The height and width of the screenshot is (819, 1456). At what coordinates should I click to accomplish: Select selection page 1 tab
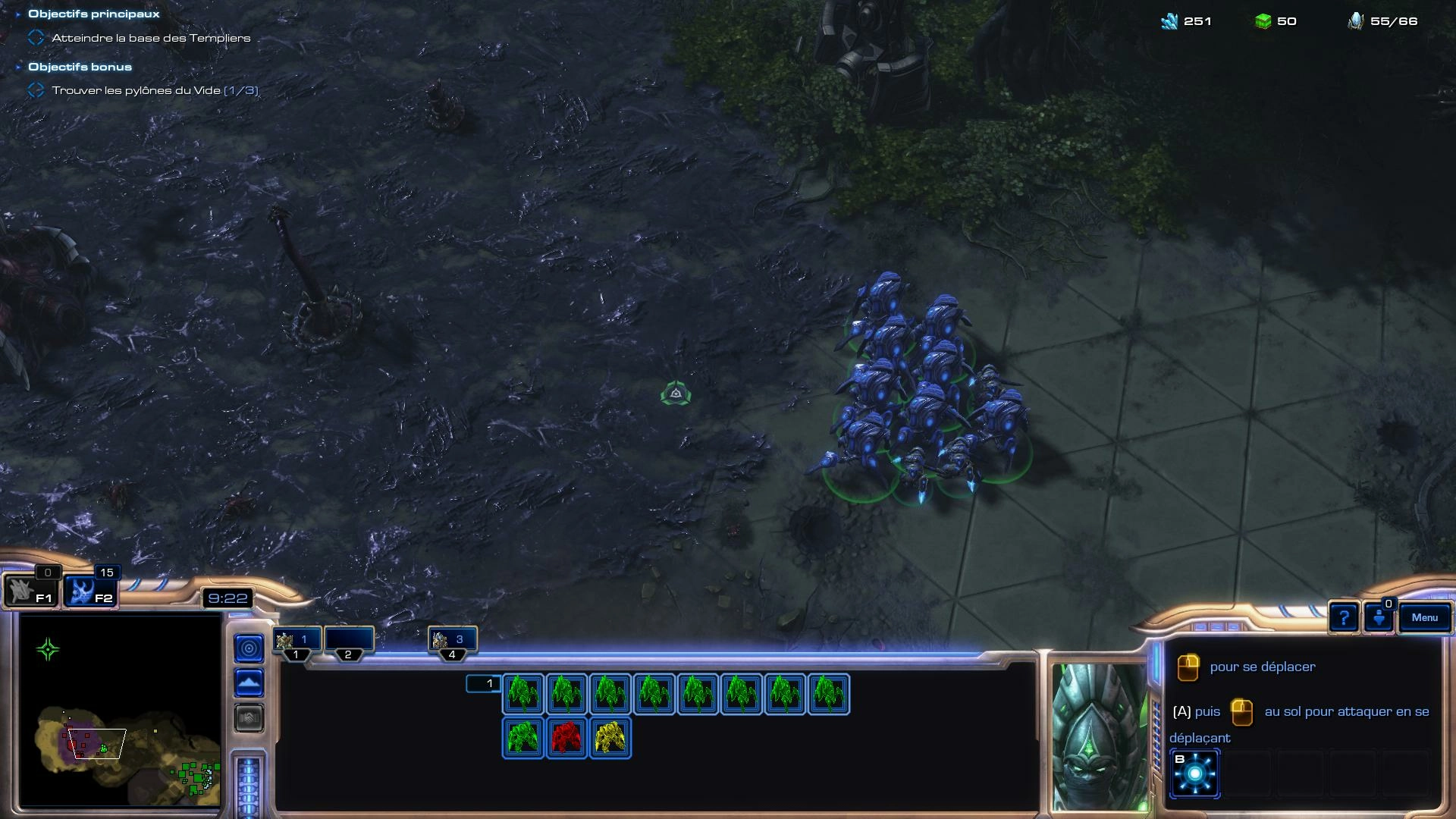coord(483,684)
